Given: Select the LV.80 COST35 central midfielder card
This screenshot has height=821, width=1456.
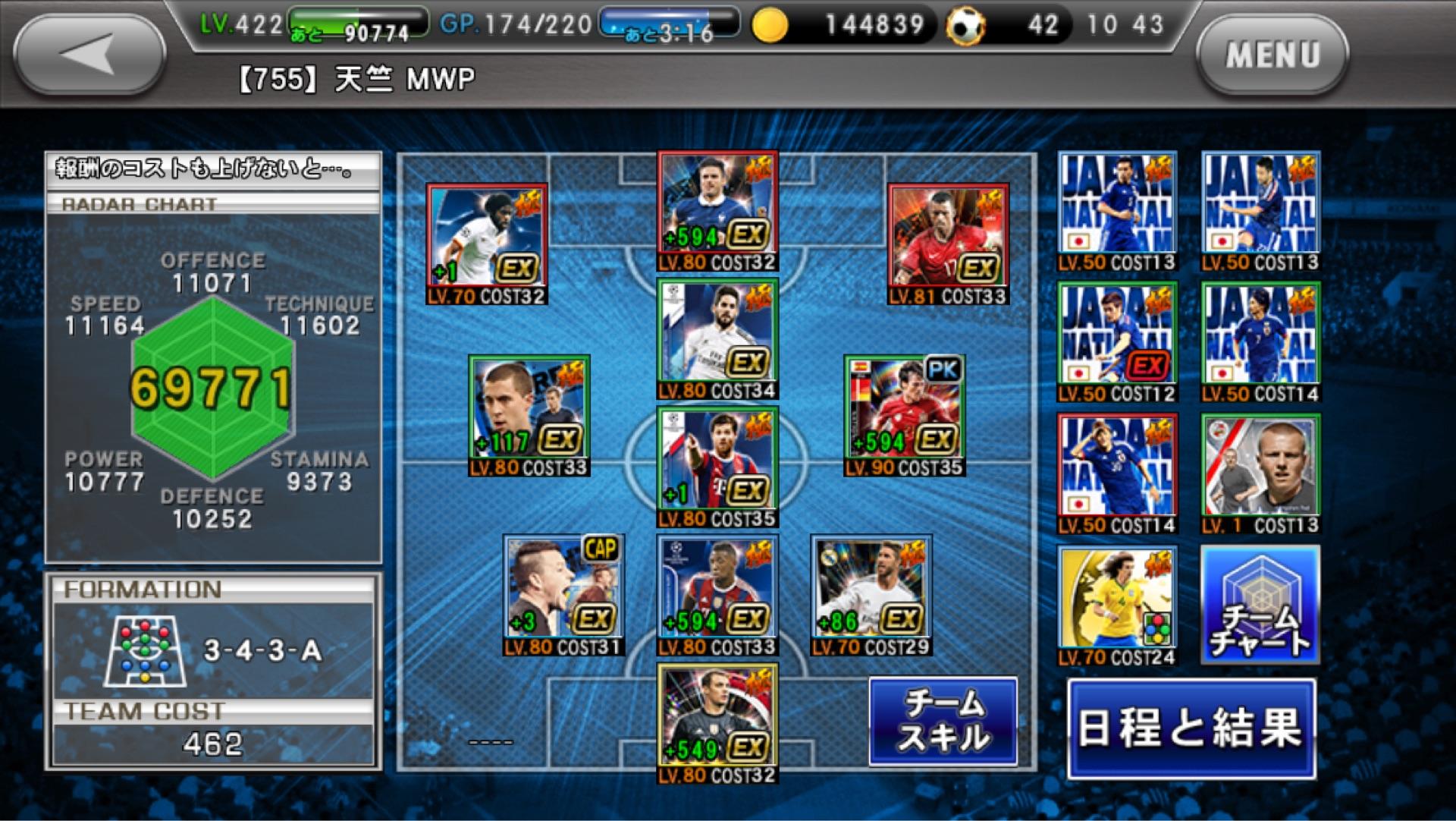Looking at the screenshot, I should (x=717, y=467).
